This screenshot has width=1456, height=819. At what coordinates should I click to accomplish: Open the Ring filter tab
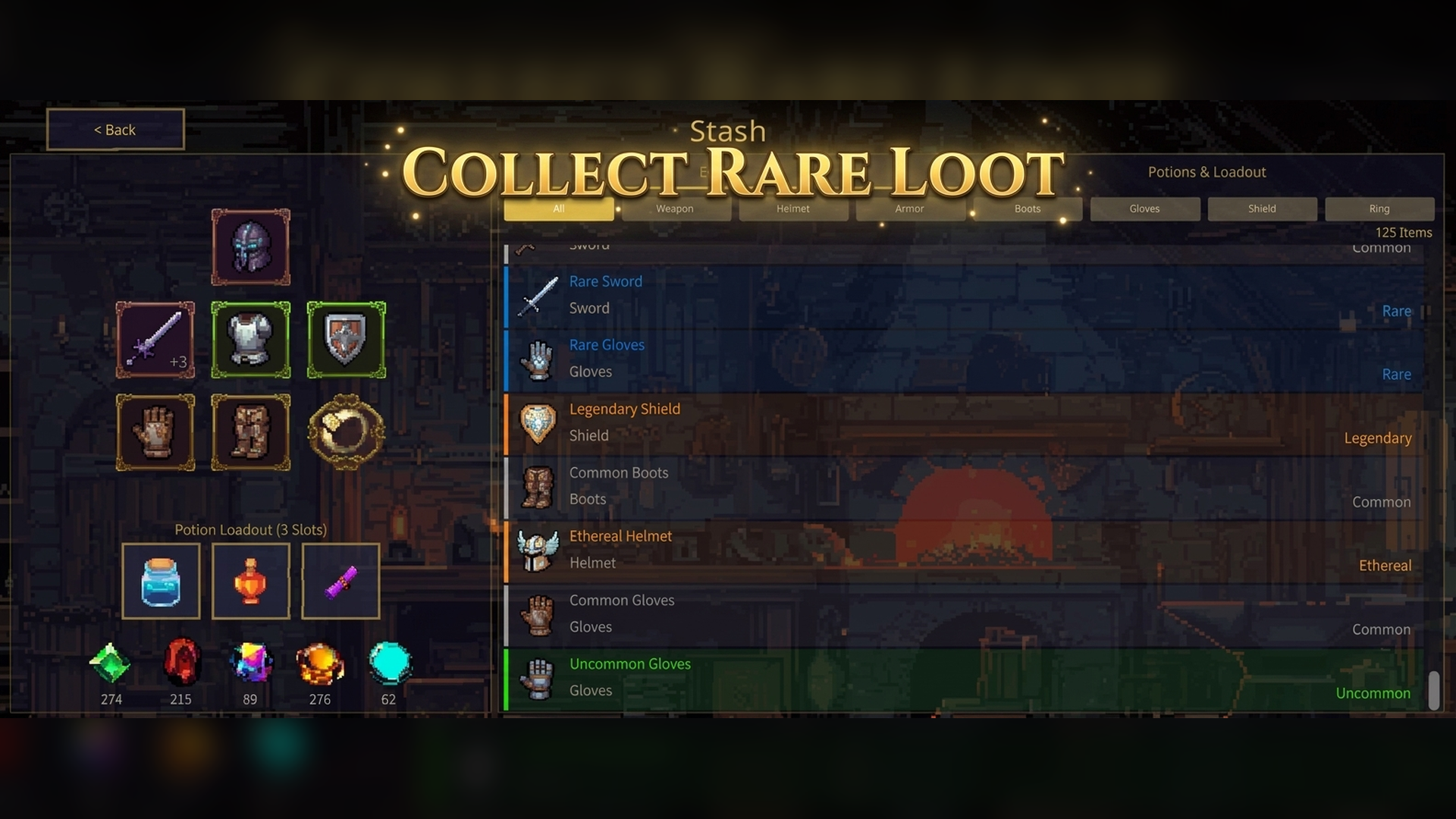[x=1379, y=209]
